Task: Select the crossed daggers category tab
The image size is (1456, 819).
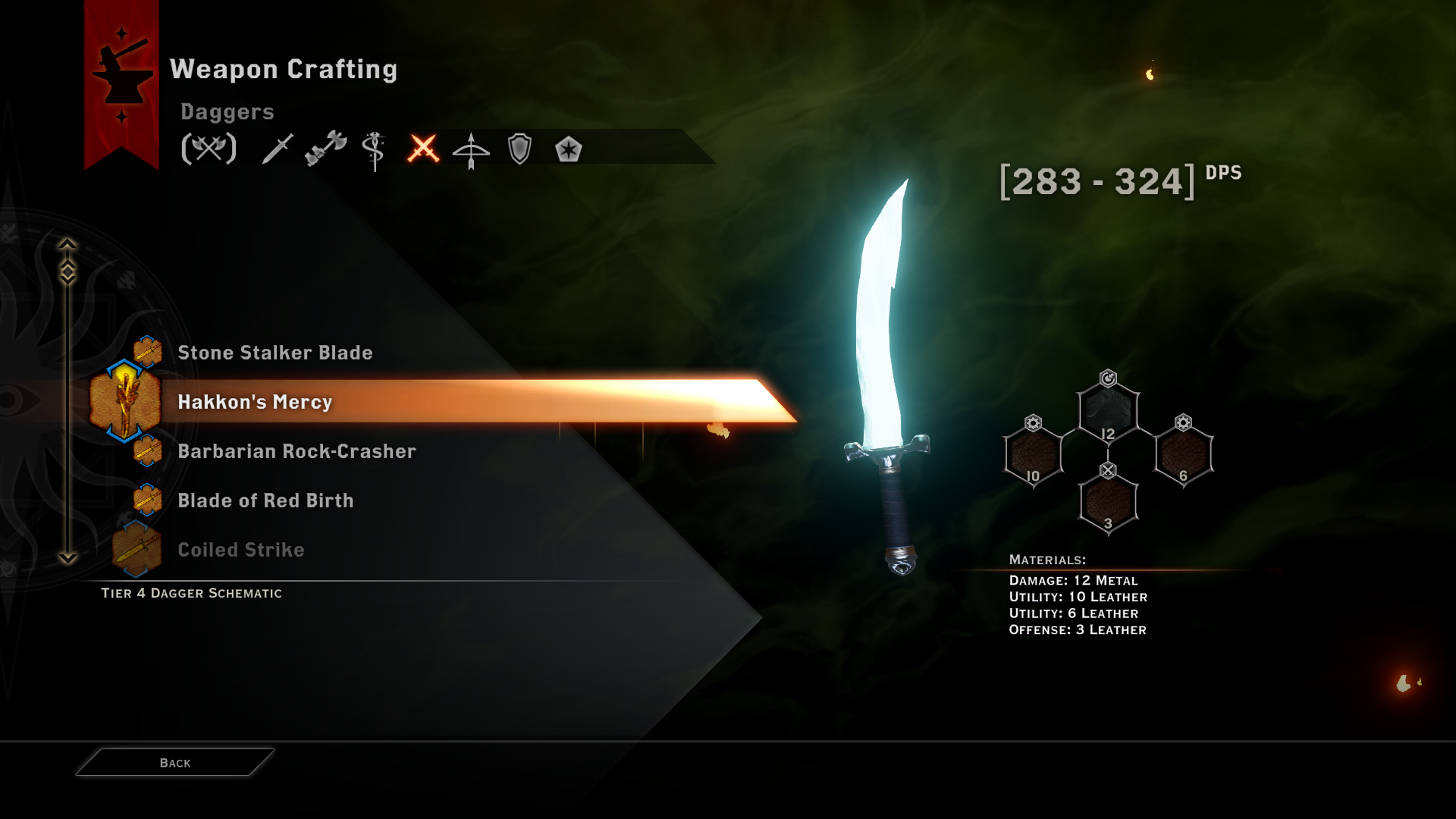Action: pyautogui.click(x=423, y=149)
